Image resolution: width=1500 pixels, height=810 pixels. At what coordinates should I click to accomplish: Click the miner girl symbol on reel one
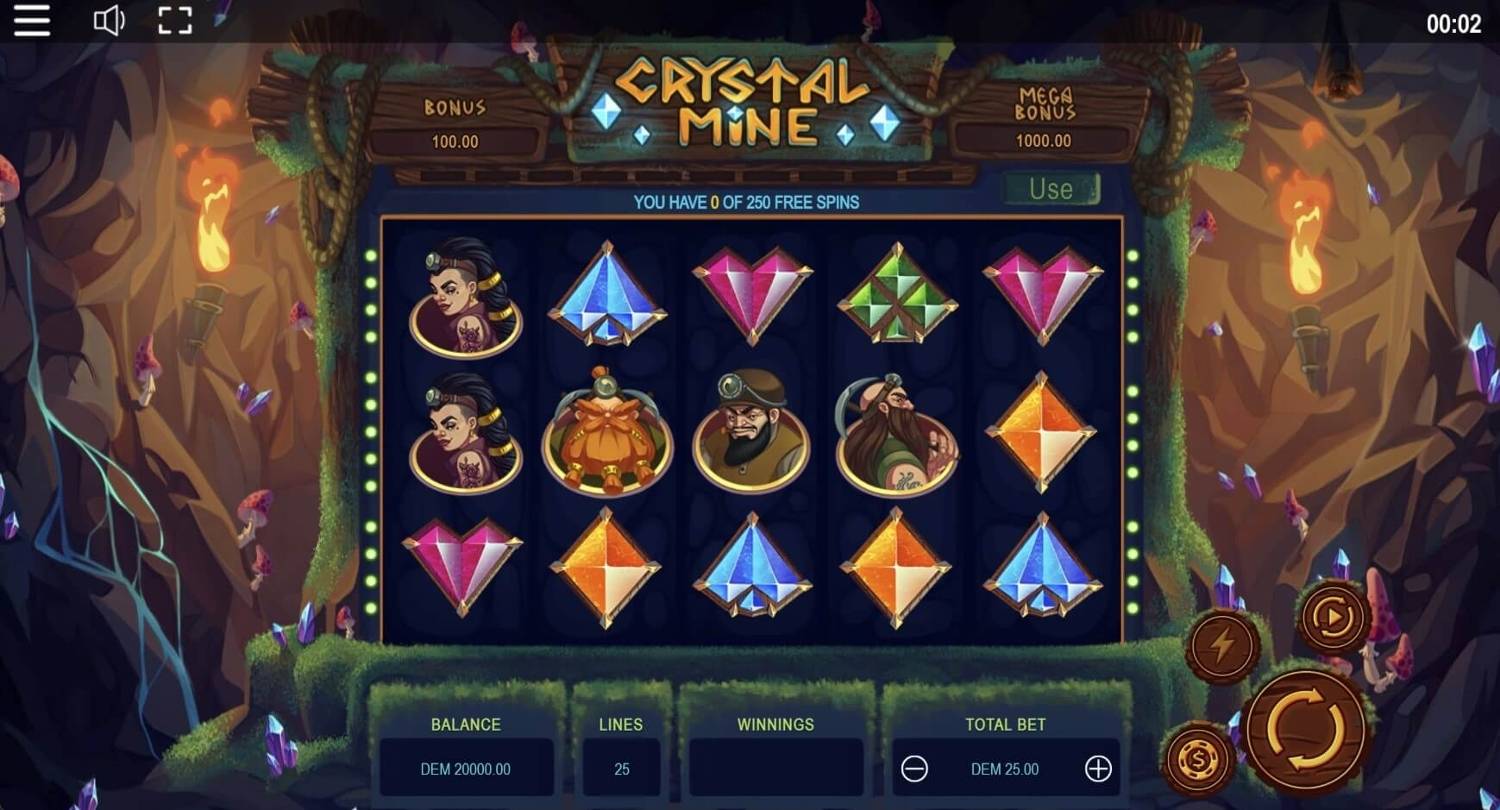point(463,296)
